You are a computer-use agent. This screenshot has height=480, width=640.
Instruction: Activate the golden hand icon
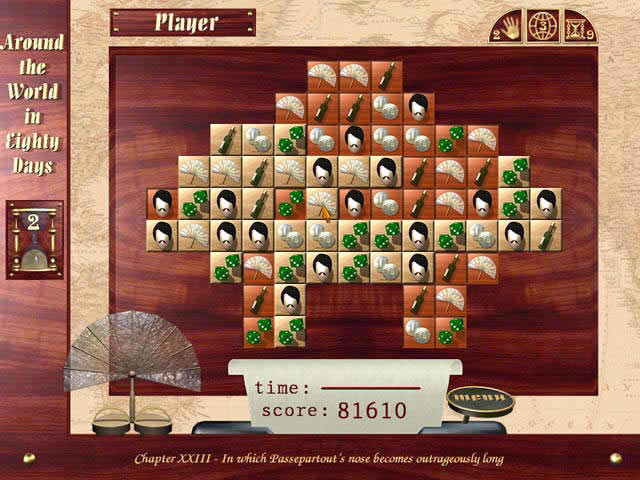click(510, 25)
